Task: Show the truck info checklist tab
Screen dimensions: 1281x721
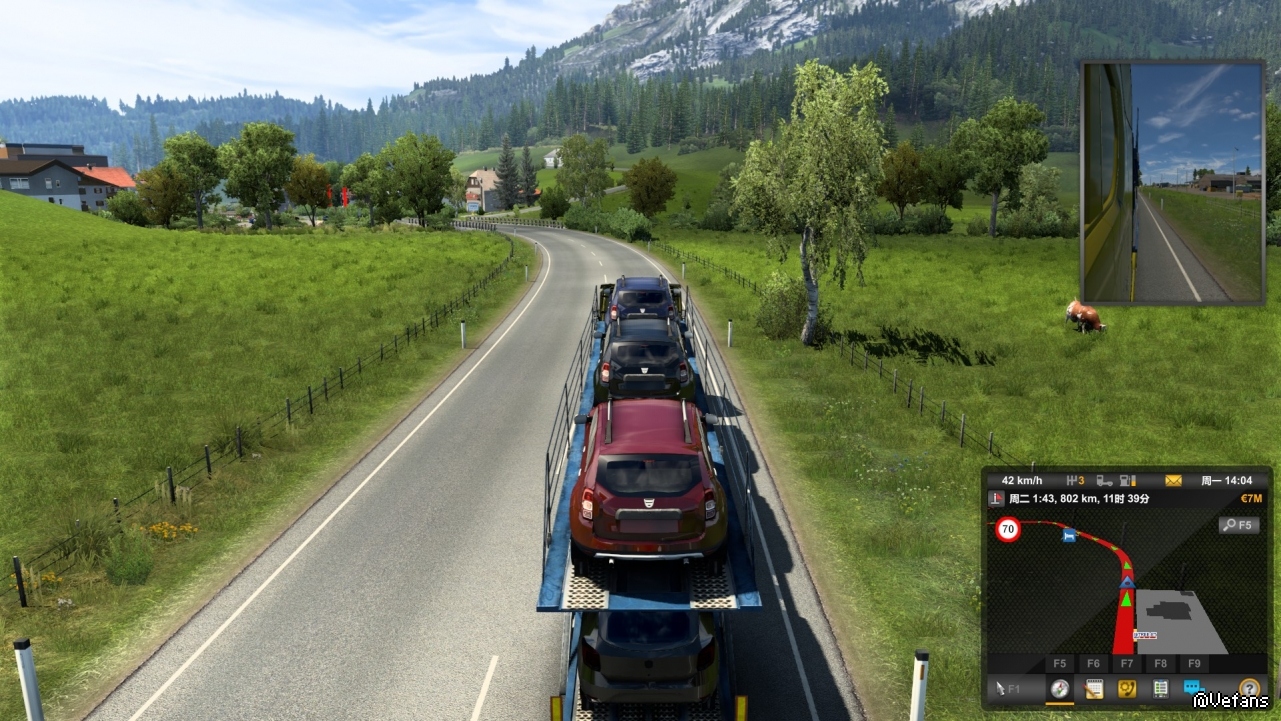Action: [x=1160, y=688]
